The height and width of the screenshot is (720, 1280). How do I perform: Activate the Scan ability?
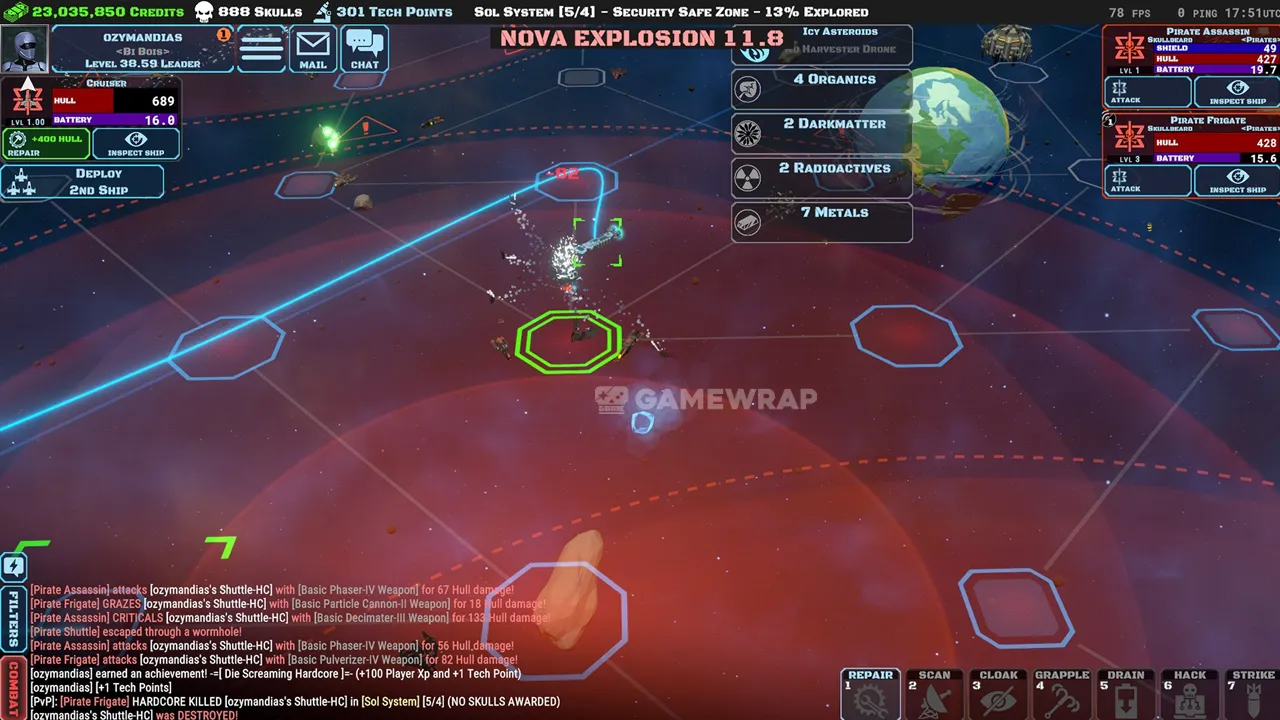934,695
